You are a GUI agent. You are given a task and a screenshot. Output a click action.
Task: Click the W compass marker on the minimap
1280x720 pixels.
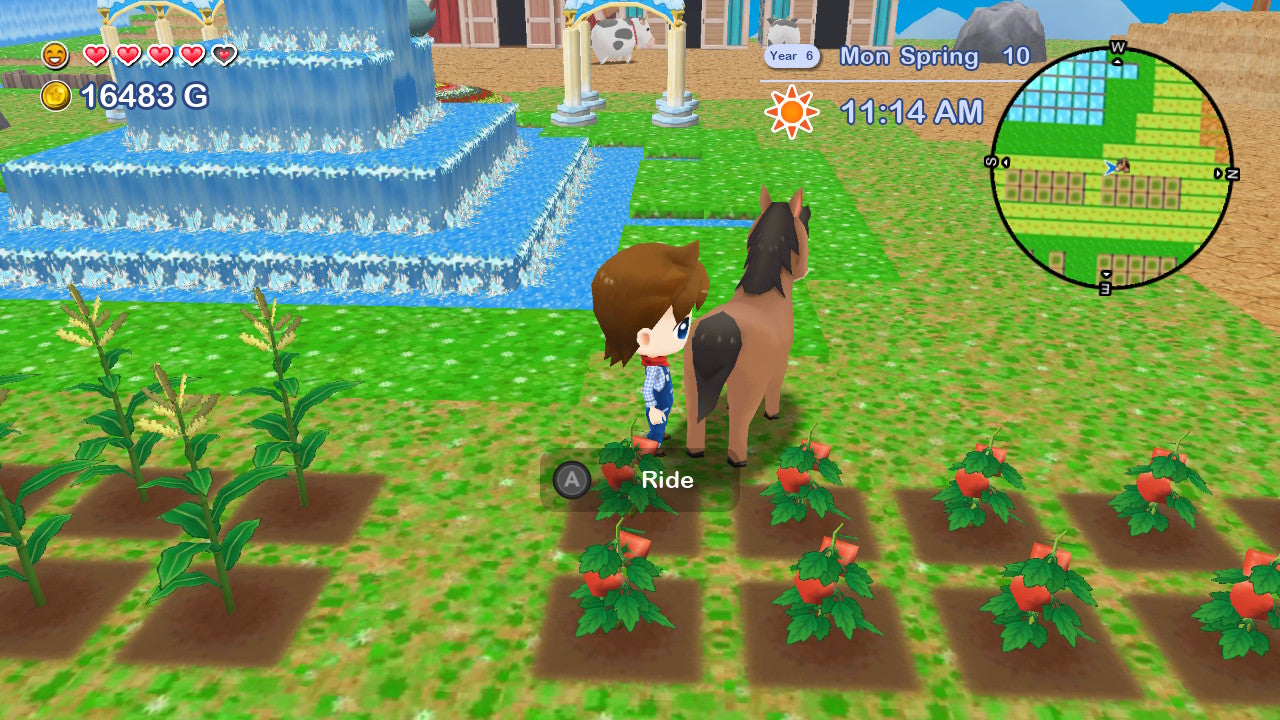coord(1117,49)
